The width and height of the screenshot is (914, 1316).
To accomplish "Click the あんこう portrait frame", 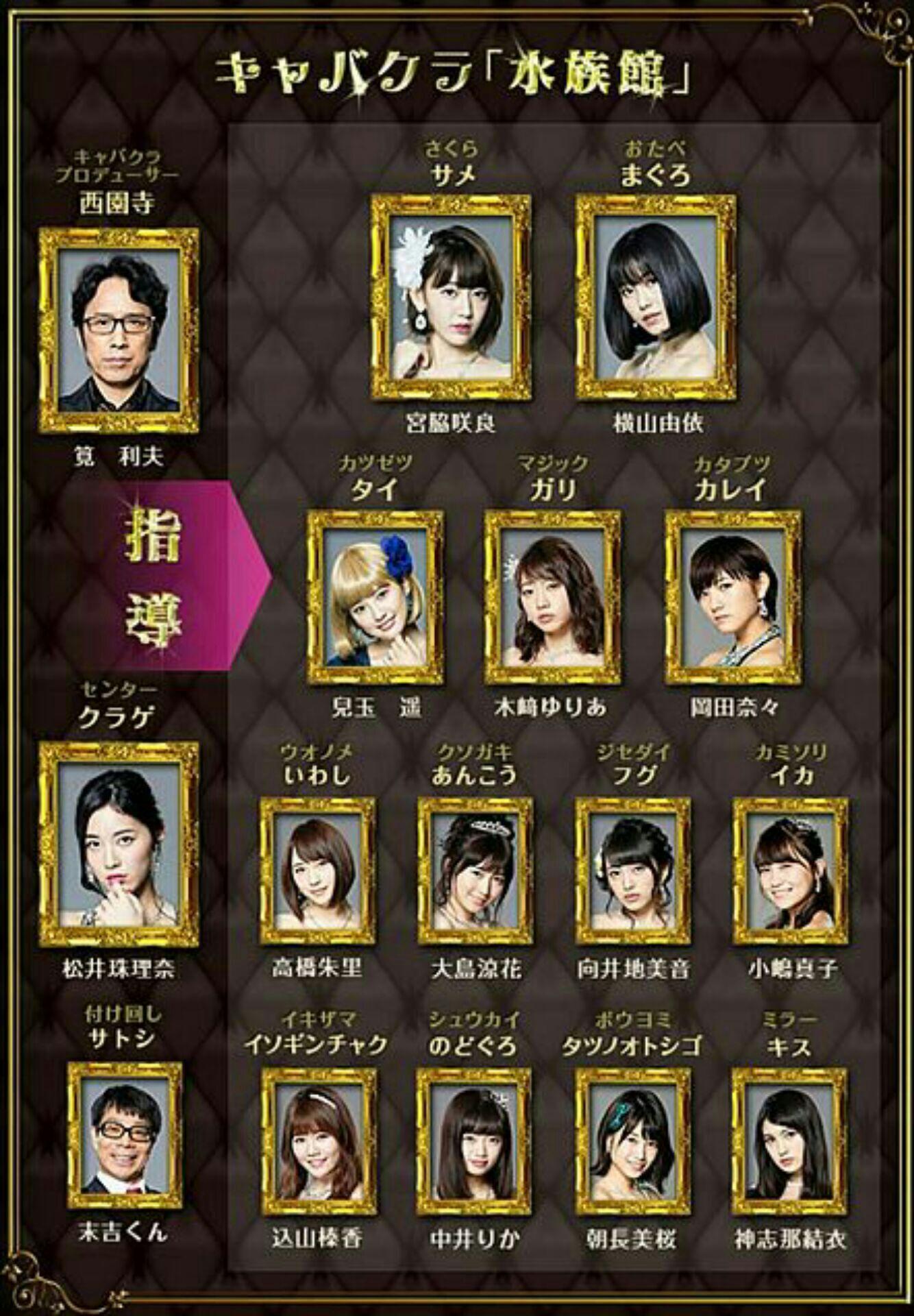I will tap(475, 870).
